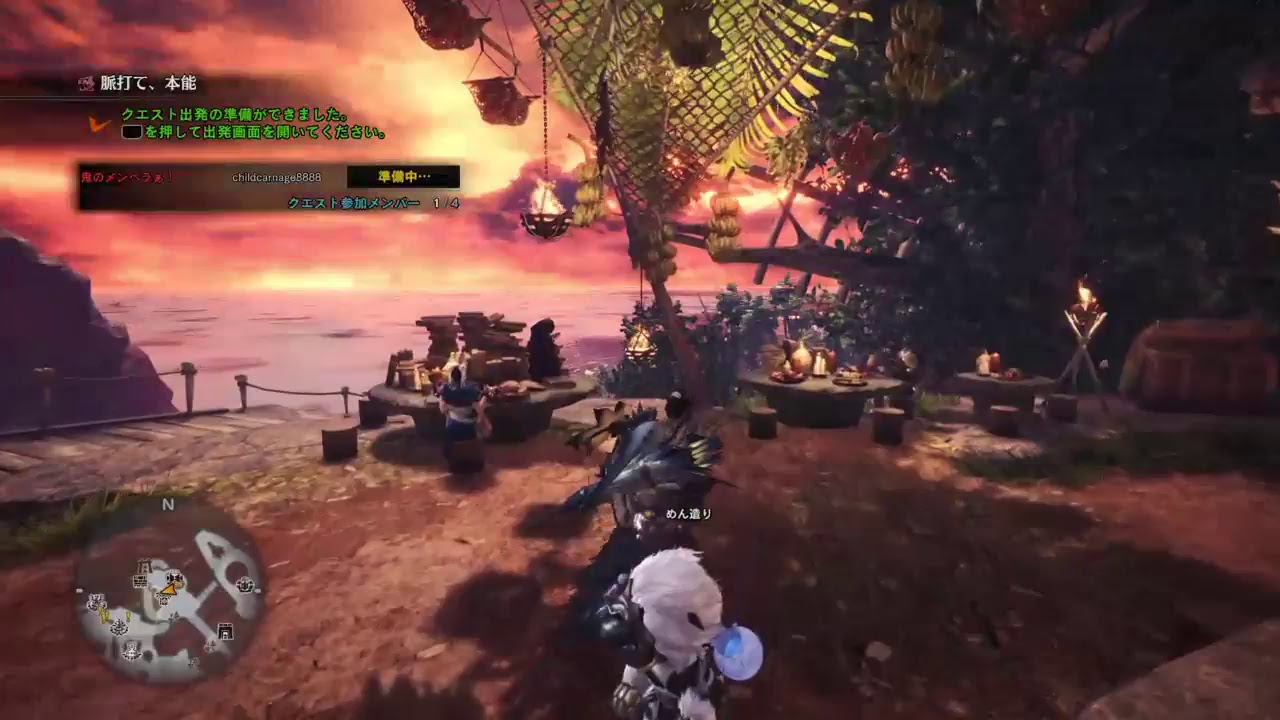1280x720 pixels.
Task: Click the quest crest icon beside 脈打て、本能
Action: (87, 83)
